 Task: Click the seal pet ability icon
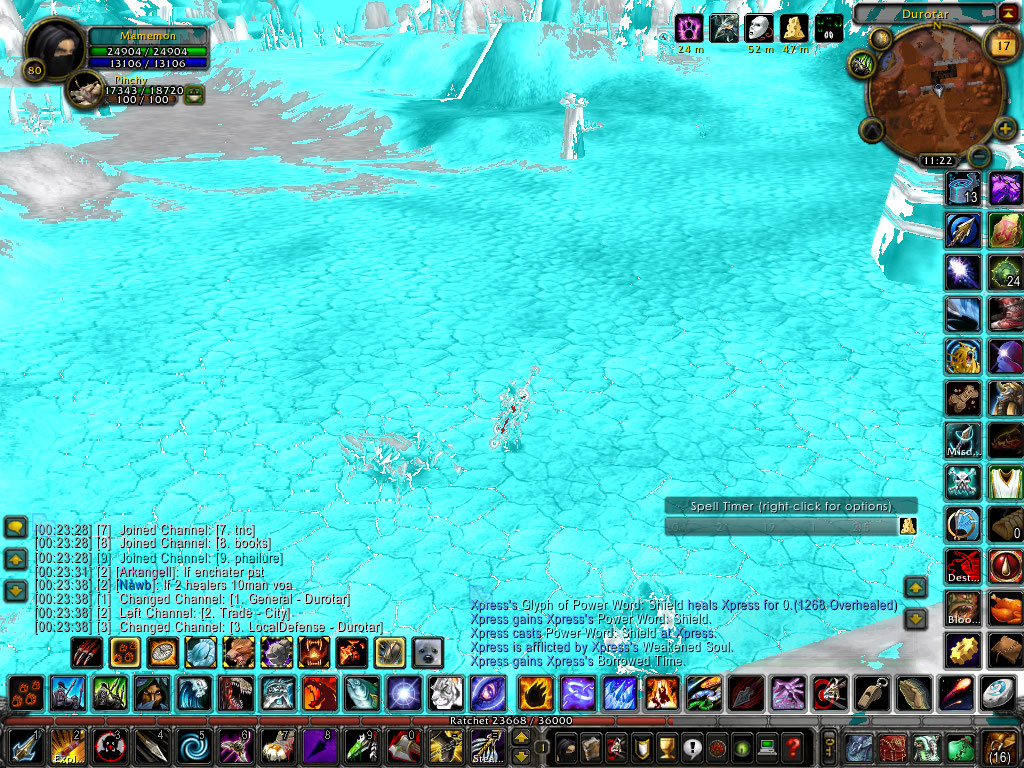428,652
